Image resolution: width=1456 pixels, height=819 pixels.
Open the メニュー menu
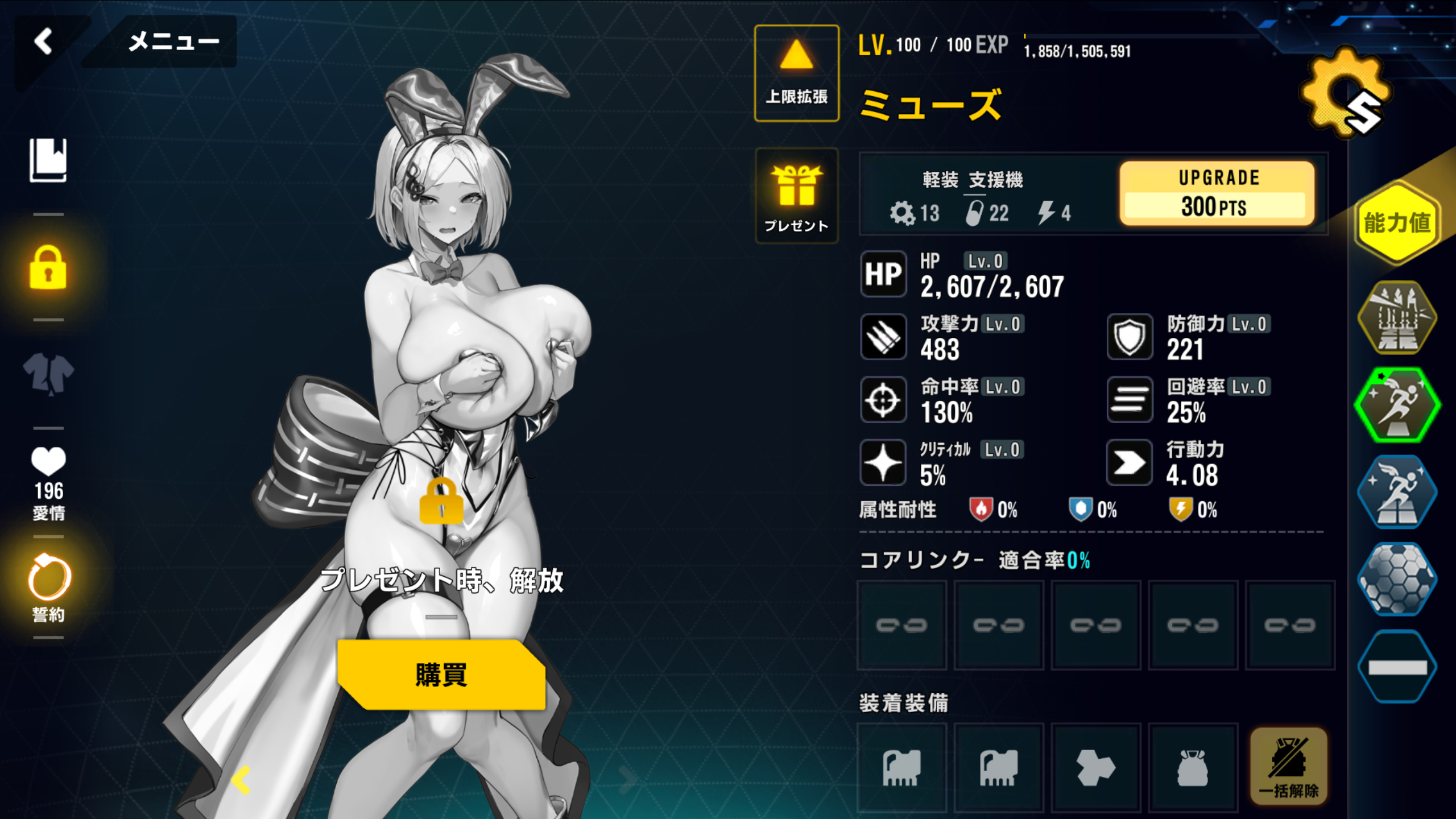pyautogui.click(x=173, y=42)
